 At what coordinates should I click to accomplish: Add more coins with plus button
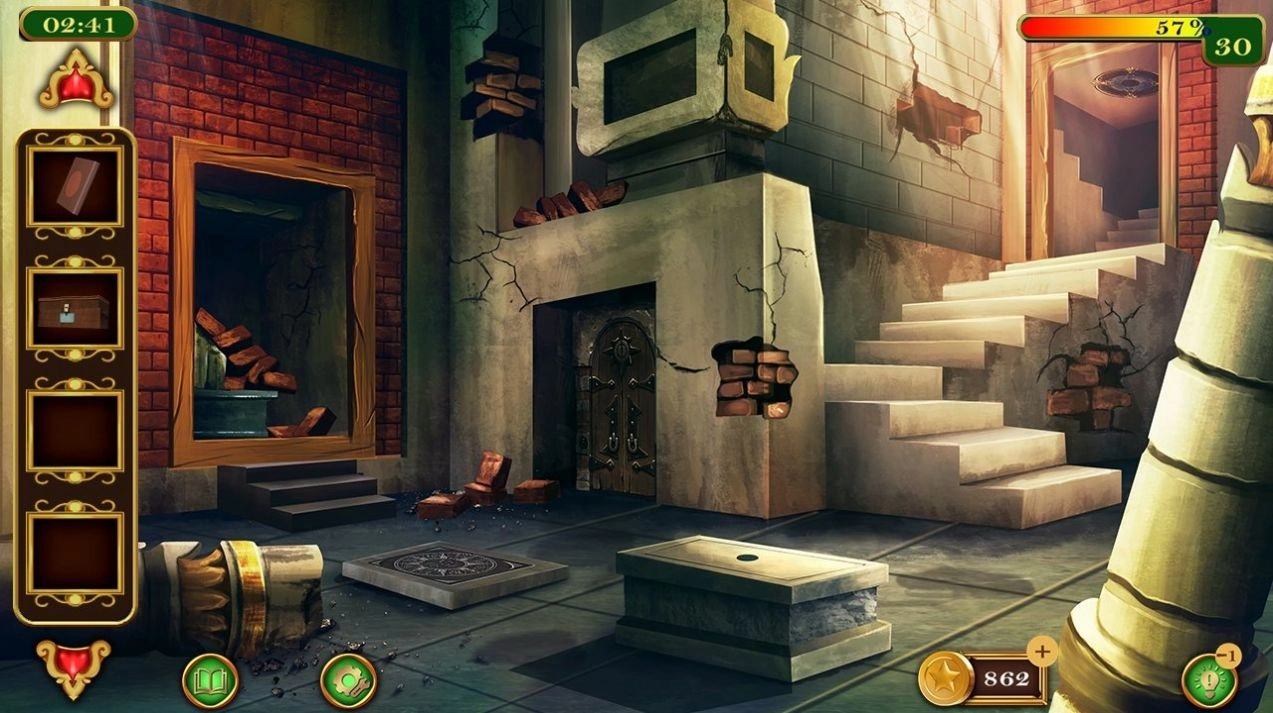[1042, 652]
